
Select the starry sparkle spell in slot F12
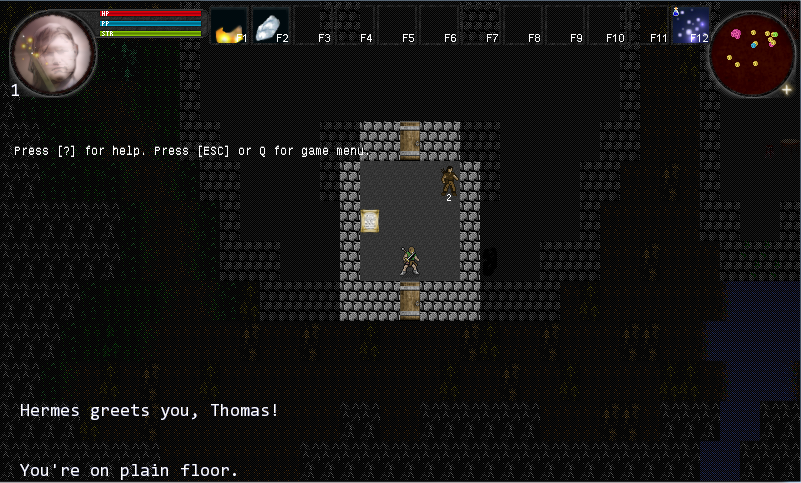(x=691, y=26)
